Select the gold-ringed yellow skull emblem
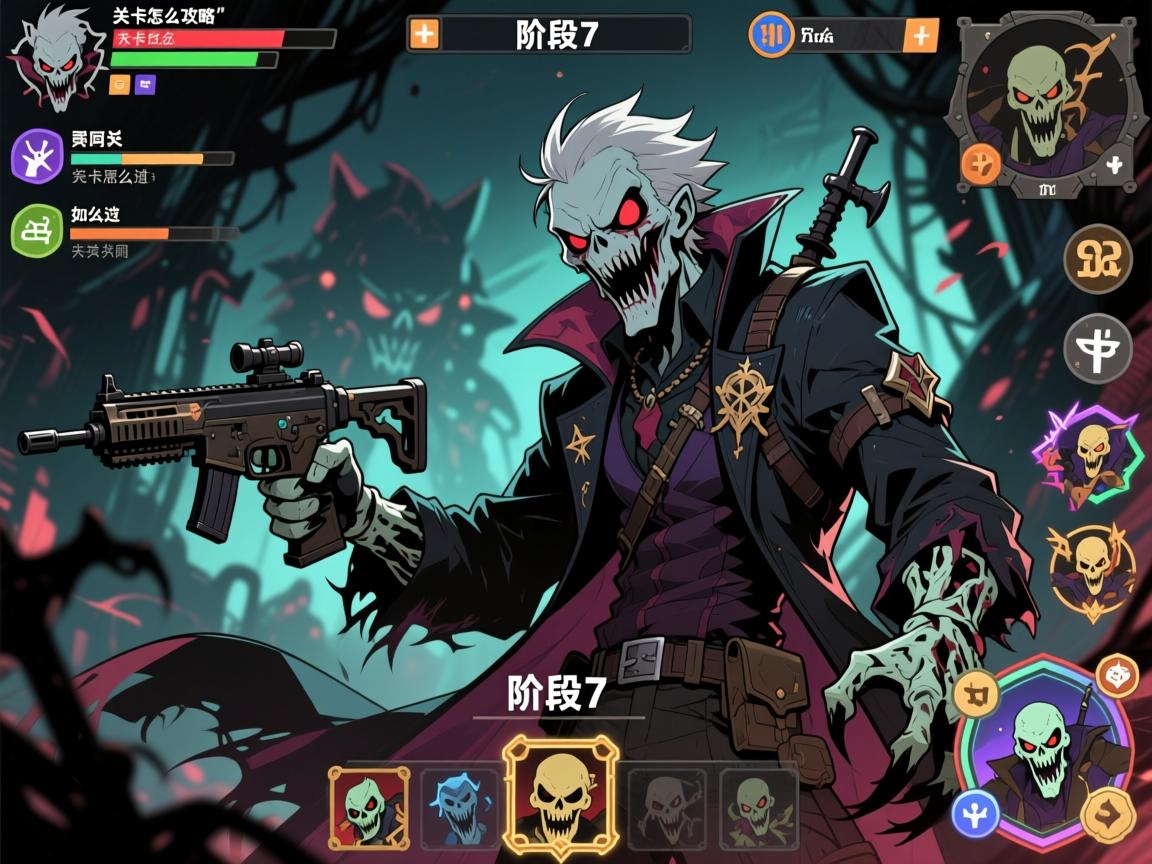Screen dimensions: 1152x864 1092,568
